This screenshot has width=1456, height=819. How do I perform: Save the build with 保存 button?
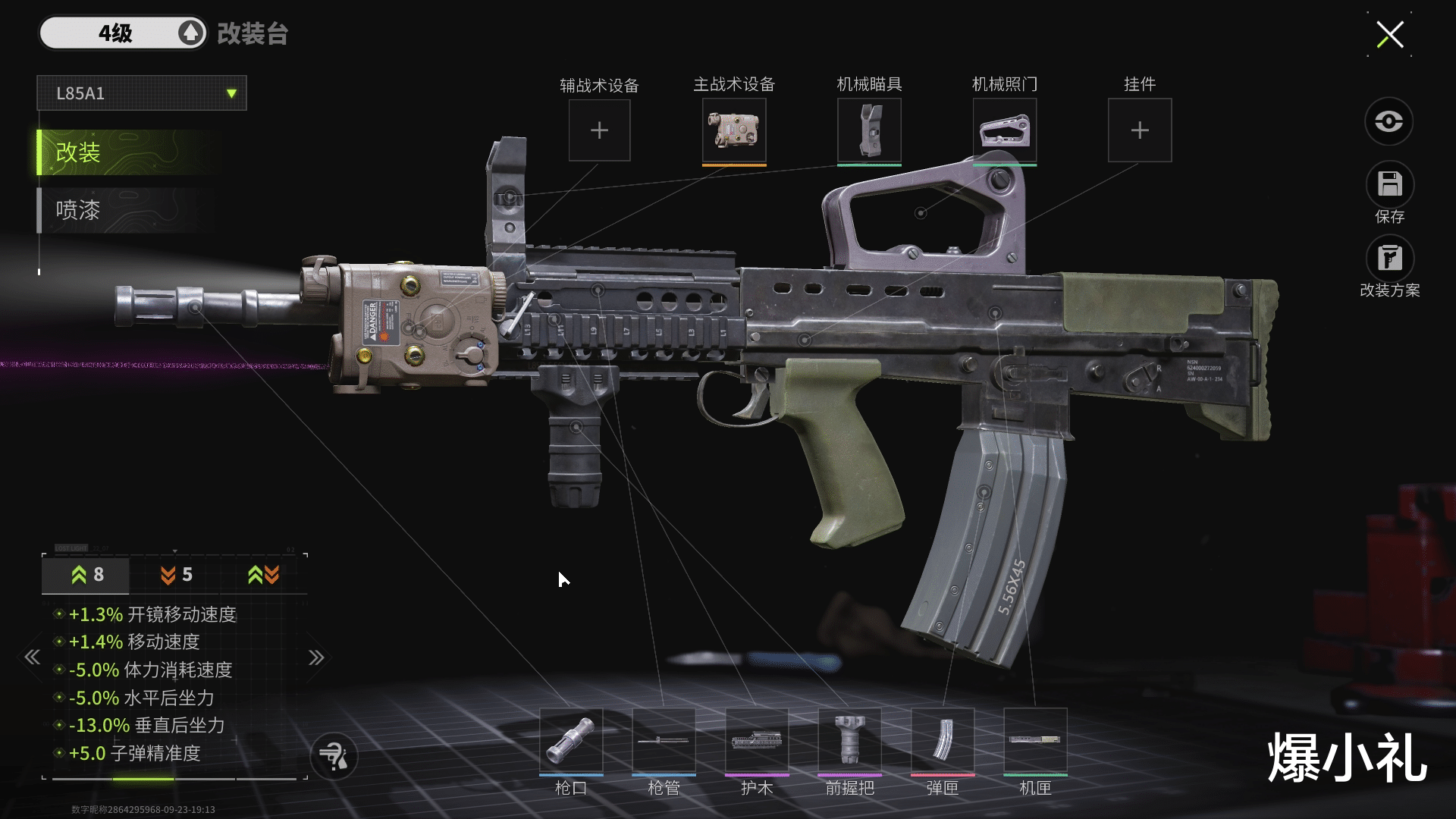pyautogui.click(x=1389, y=185)
